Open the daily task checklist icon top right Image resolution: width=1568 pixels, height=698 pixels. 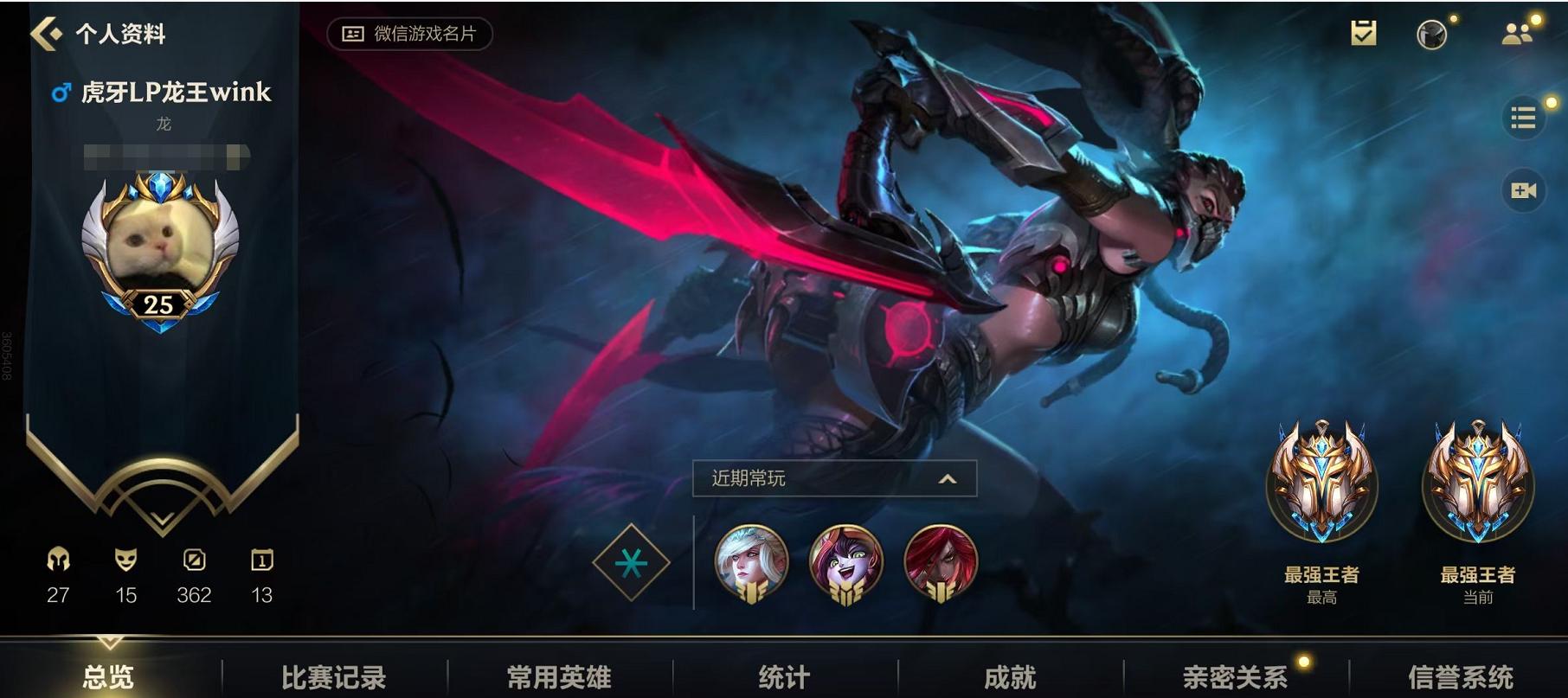[x=1364, y=33]
